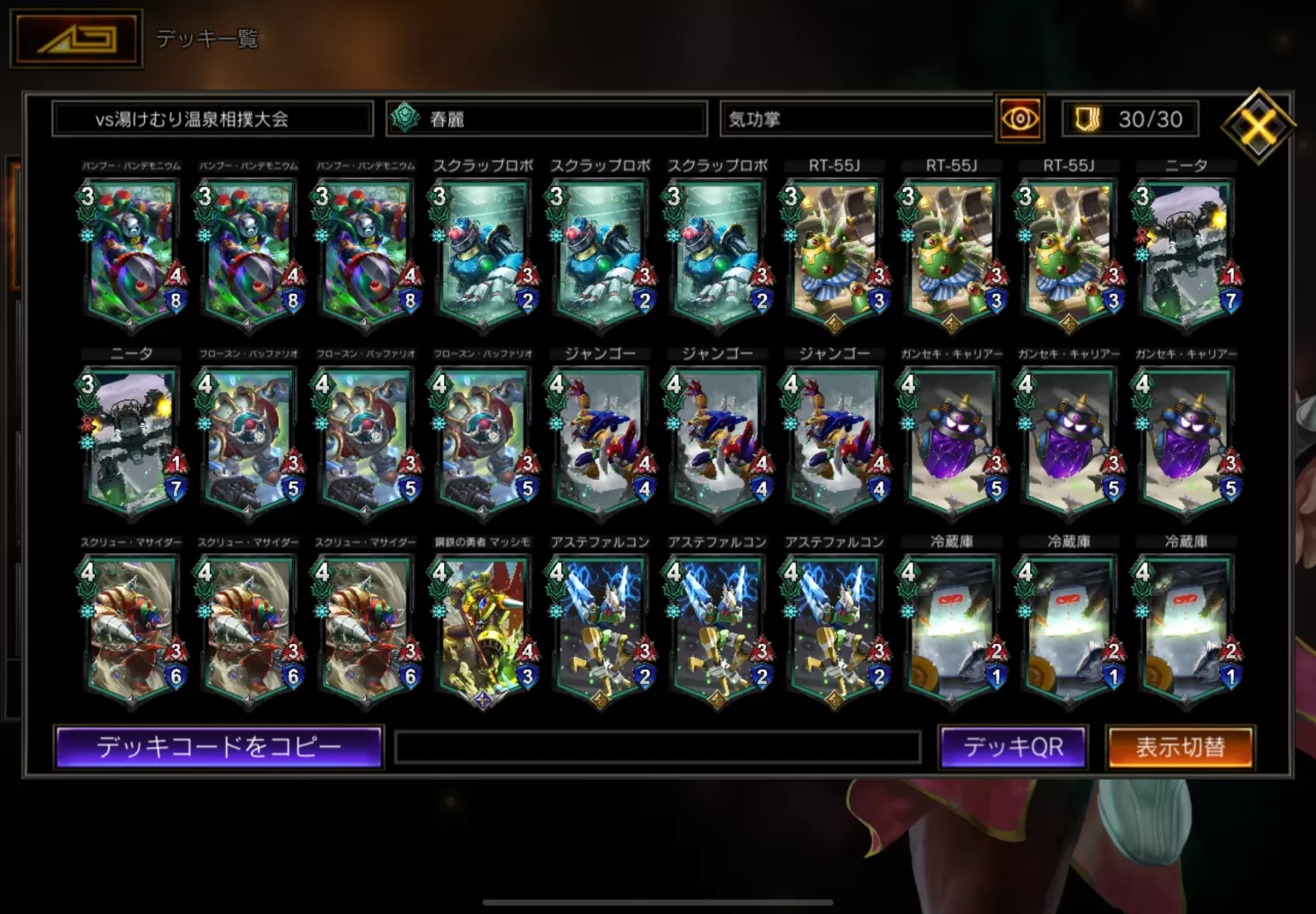Go back using the top-left logo button

click(x=76, y=39)
